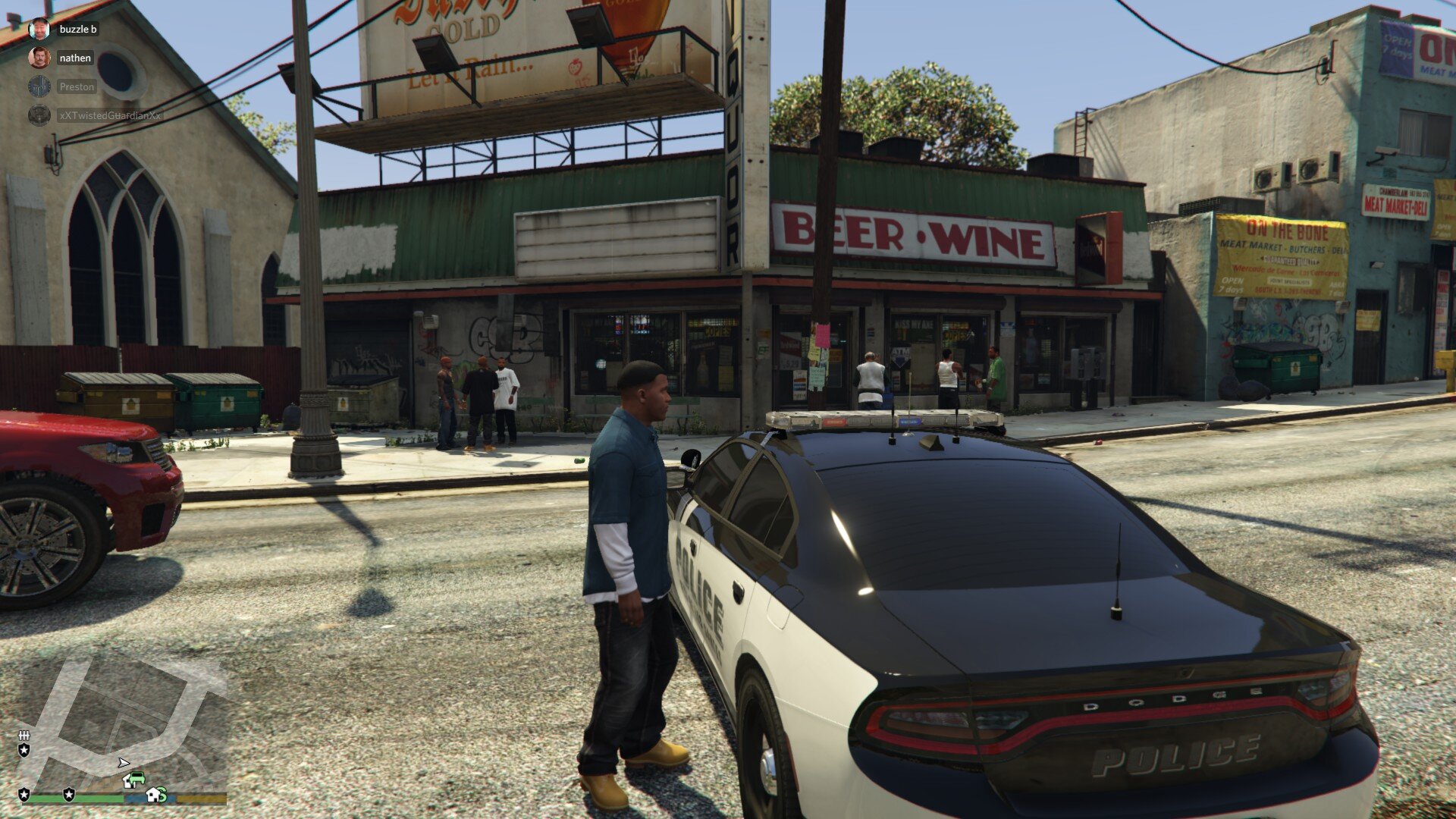Click nathen's avatar in voice overlay
This screenshot has width=1456, height=819.
(39, 58)
